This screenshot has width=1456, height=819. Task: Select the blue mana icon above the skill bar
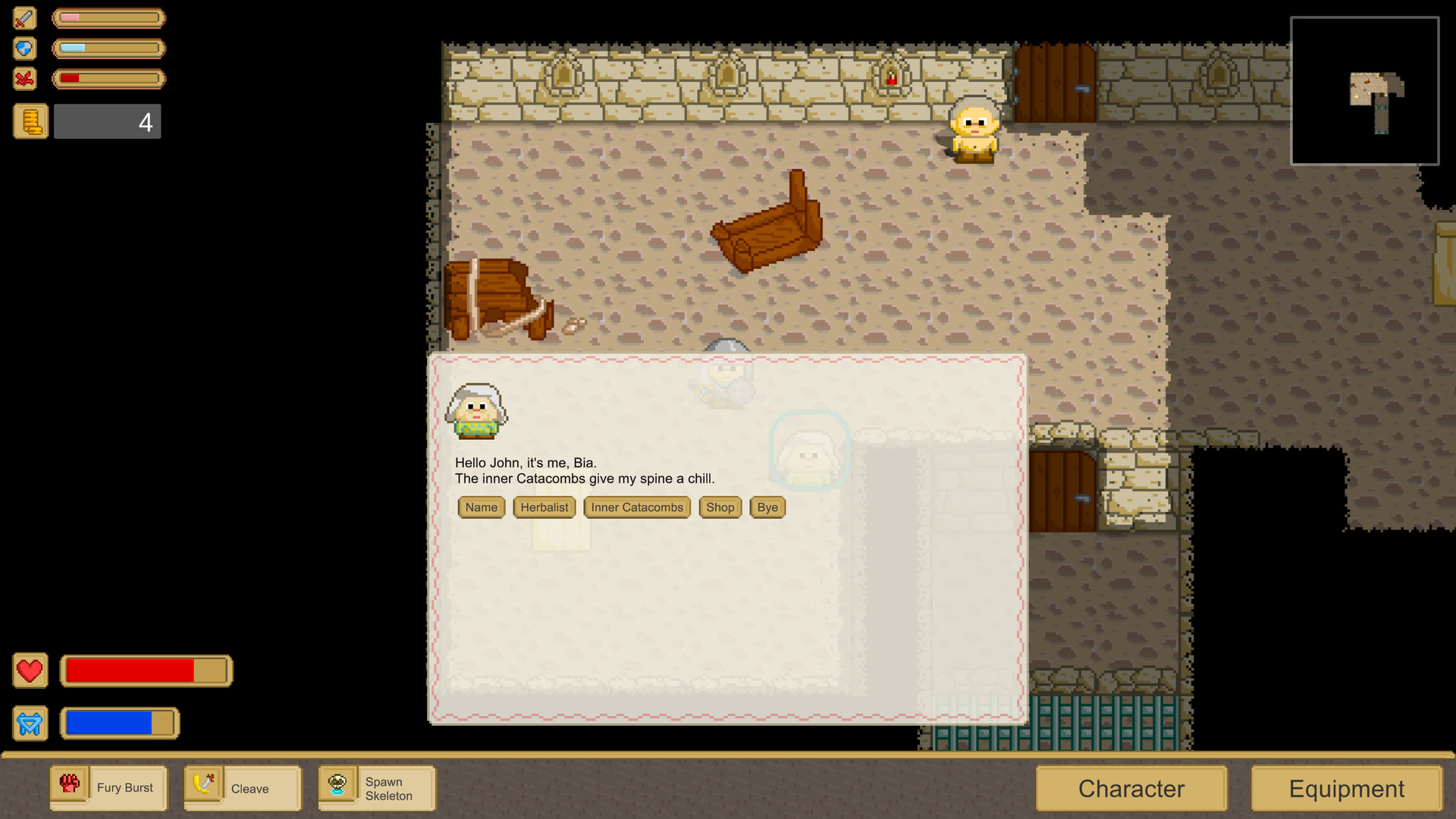30,723
